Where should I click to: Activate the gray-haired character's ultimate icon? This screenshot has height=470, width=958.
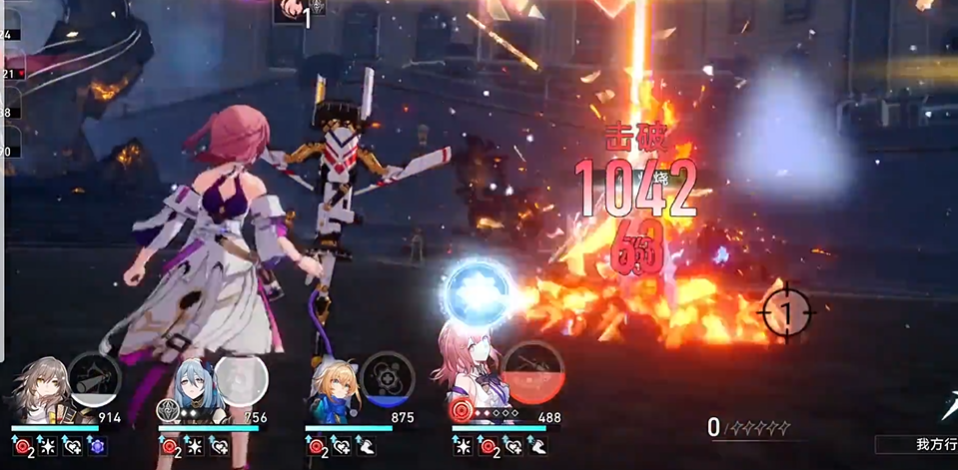[x=95, y=378]
